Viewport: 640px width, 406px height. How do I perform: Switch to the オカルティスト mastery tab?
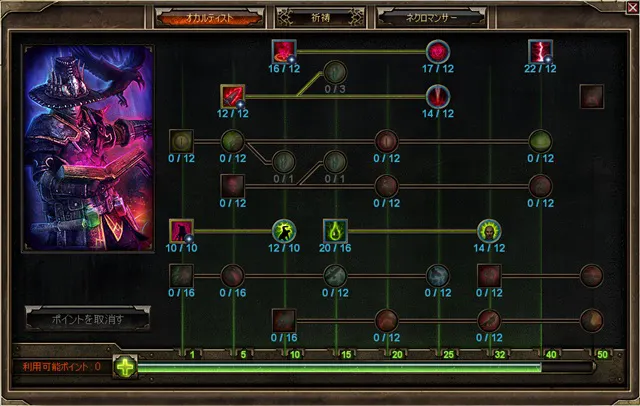[206, 18]
